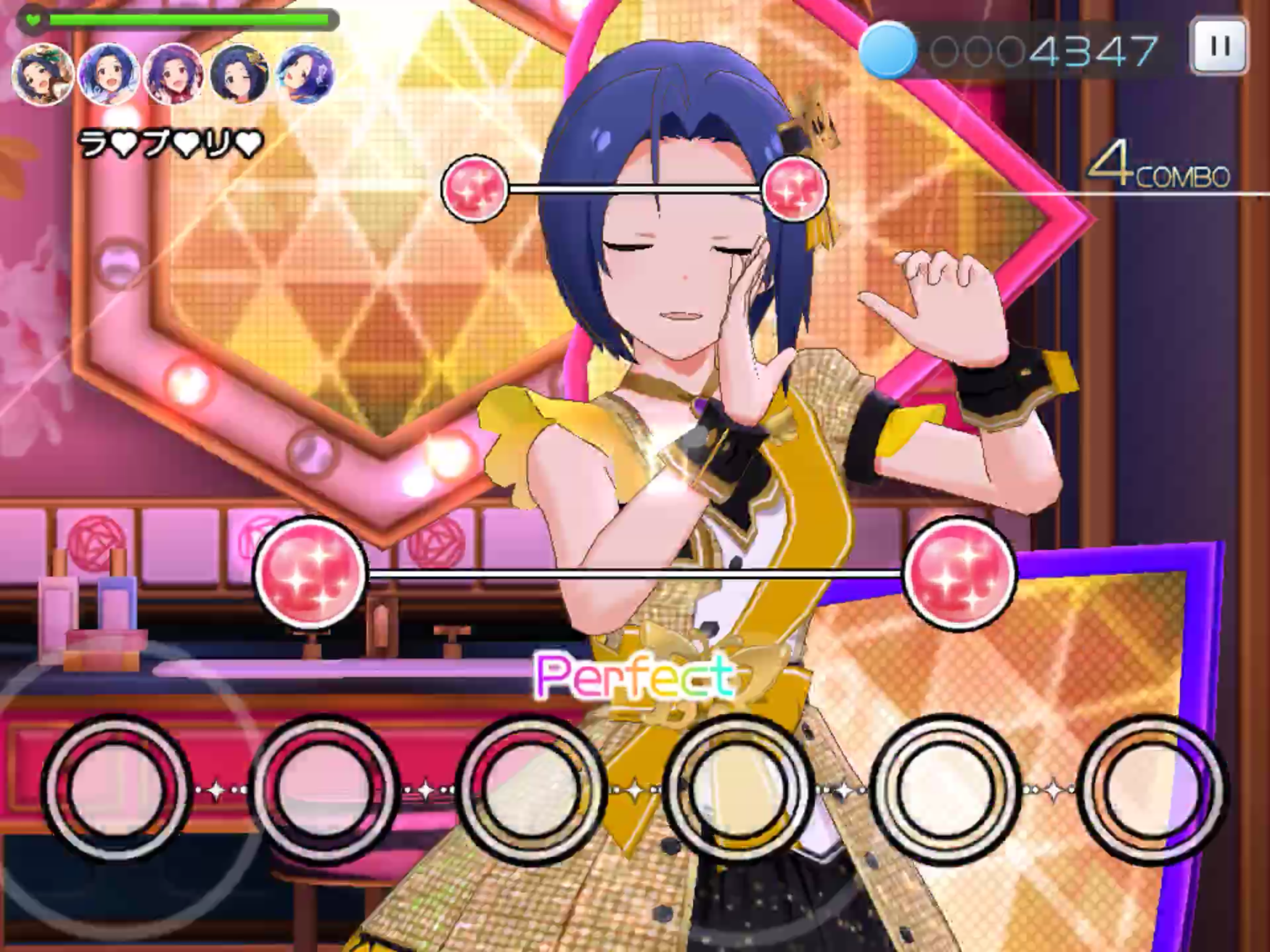
Task: Select the idol portrait with blue beret
Action: coord(305,76)
